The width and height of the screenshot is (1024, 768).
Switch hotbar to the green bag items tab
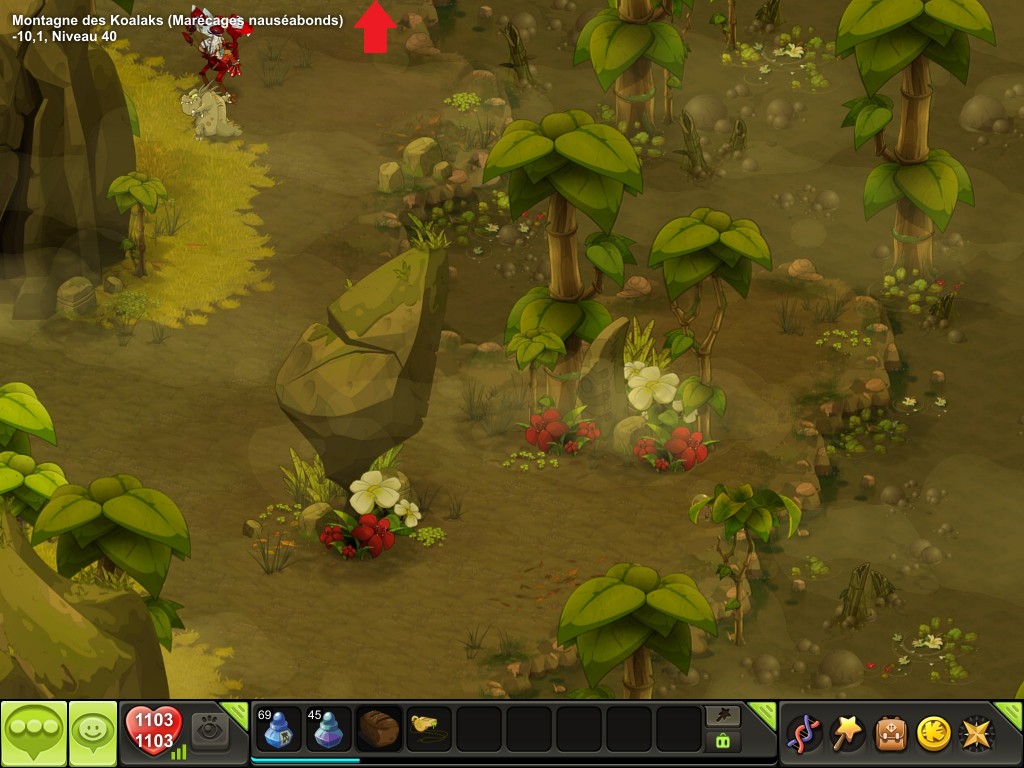(x=722, y=741)
